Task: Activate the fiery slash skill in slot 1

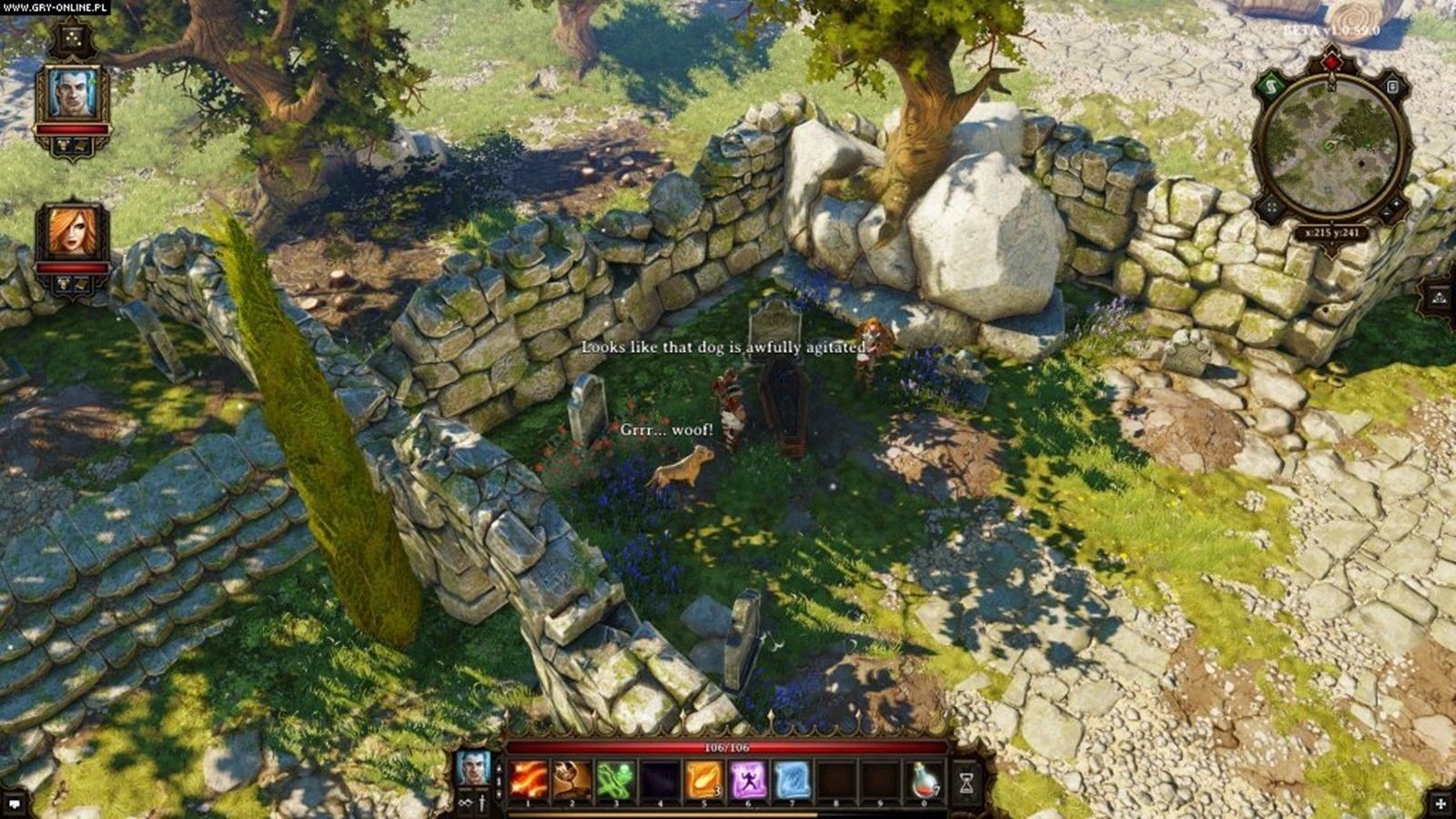Action: 528,780
